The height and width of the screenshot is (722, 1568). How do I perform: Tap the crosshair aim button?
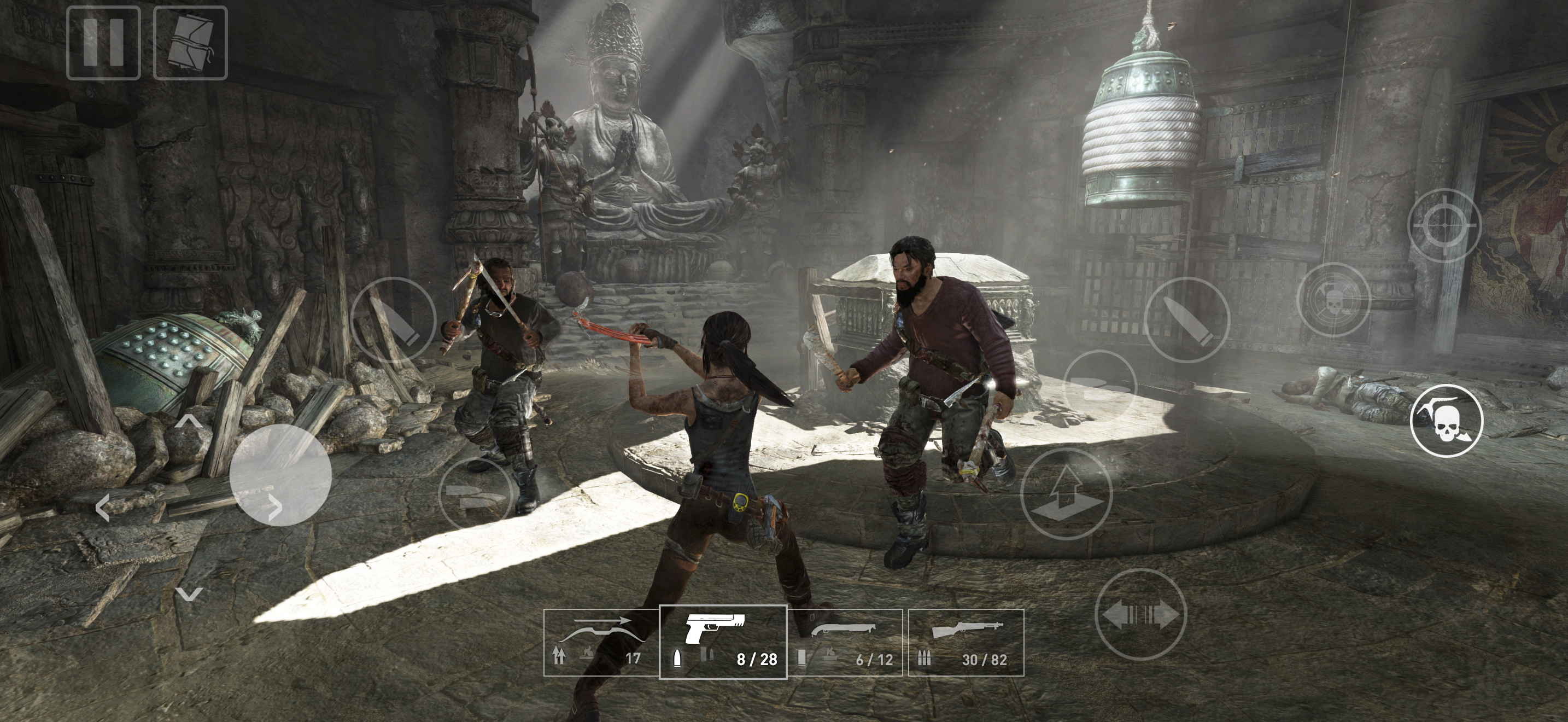[1444, 225]
